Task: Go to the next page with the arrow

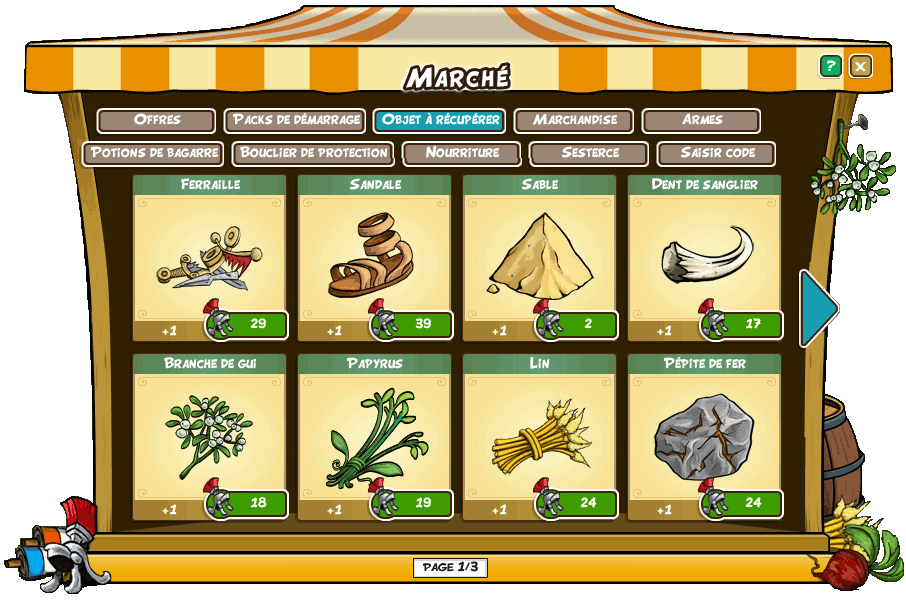Action: (x=818, y=308)
